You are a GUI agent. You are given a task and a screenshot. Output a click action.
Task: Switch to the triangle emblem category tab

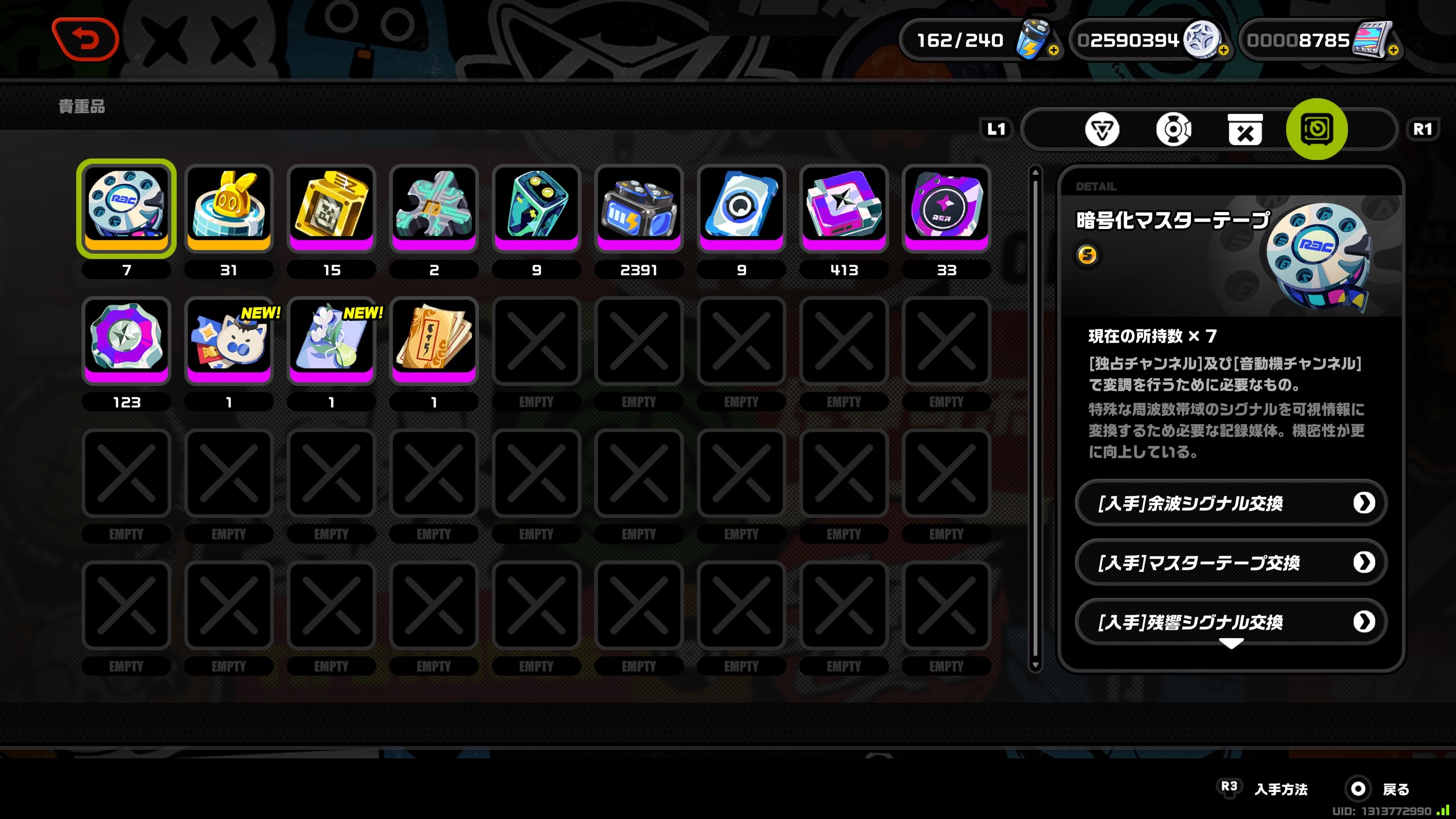click(x=1101, y=130)
